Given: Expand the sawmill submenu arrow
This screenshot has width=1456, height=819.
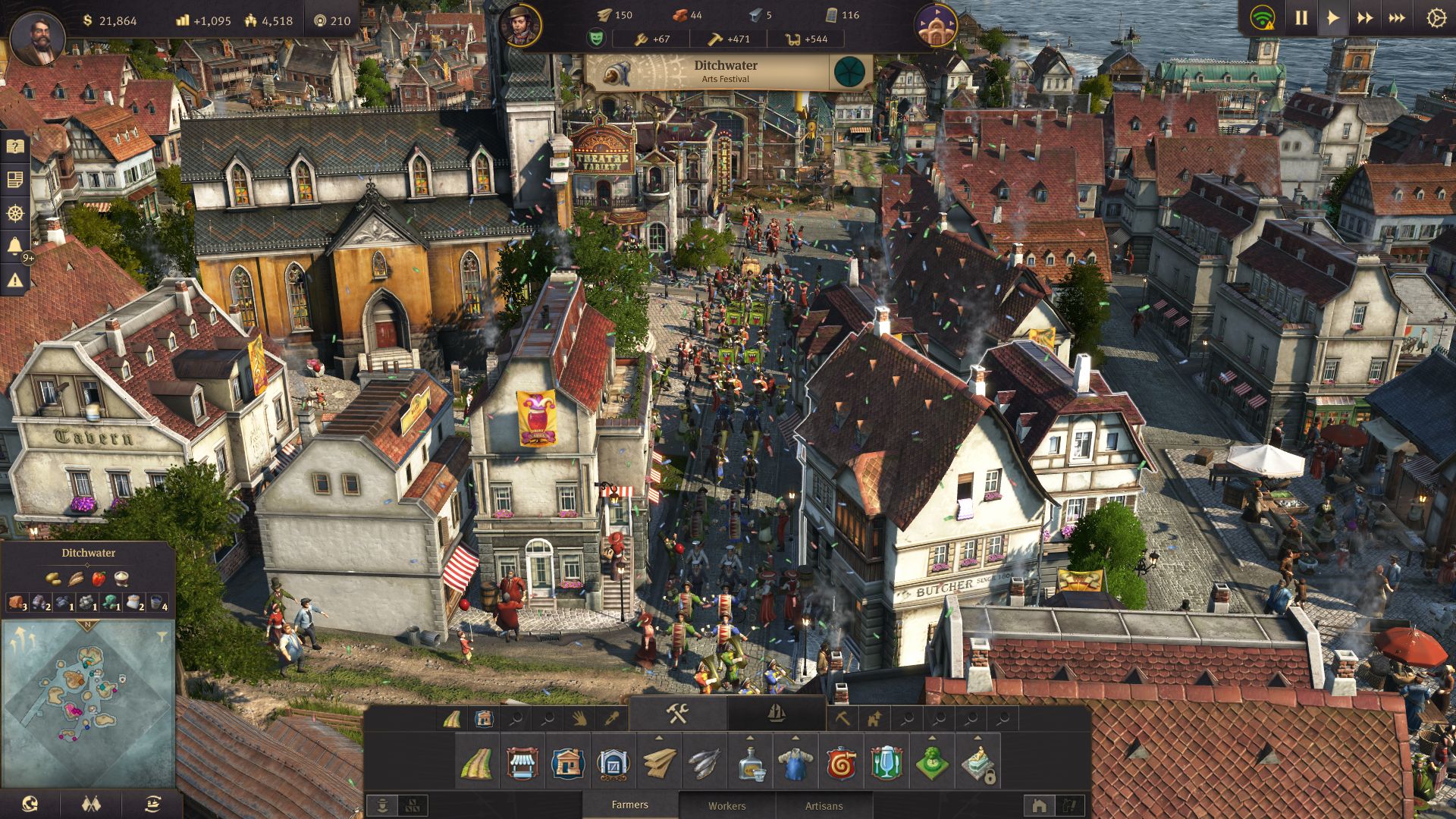Looking at the screenshot, I should click(659, 739).
